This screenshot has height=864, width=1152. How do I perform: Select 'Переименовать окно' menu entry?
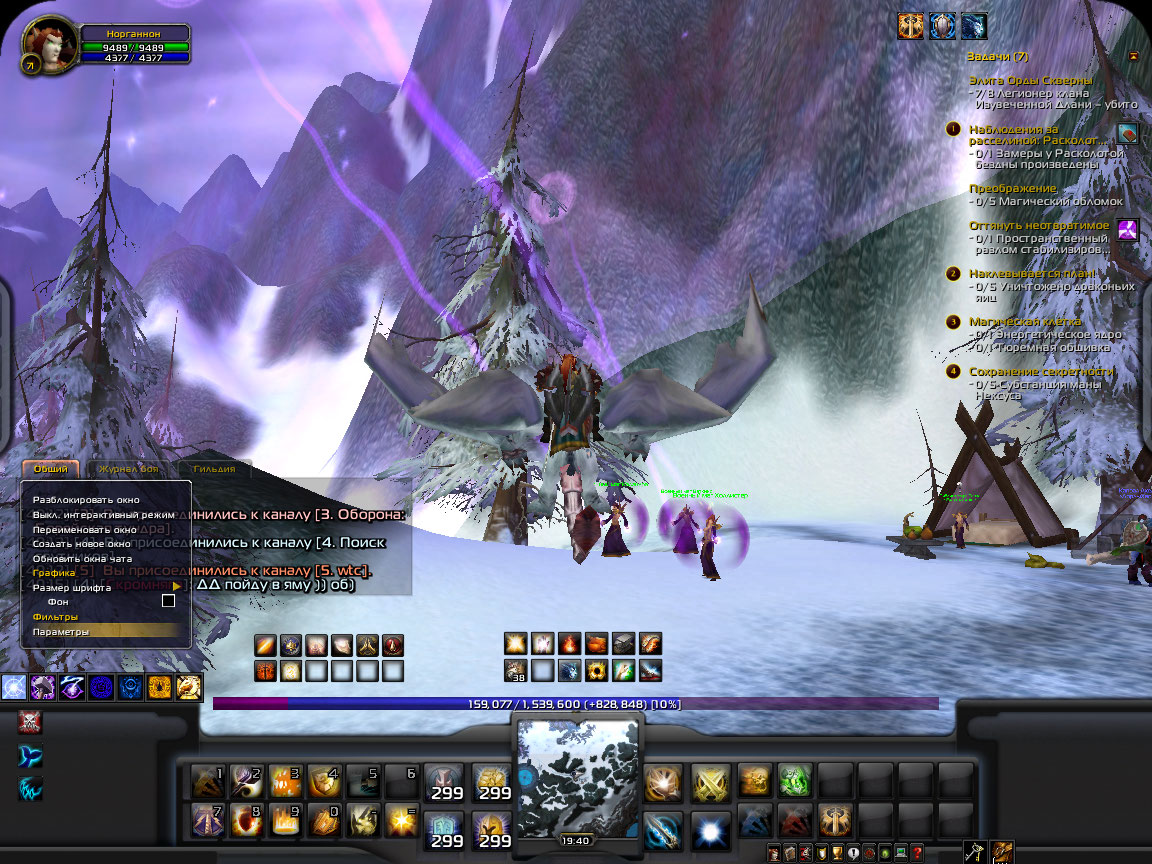84,529
